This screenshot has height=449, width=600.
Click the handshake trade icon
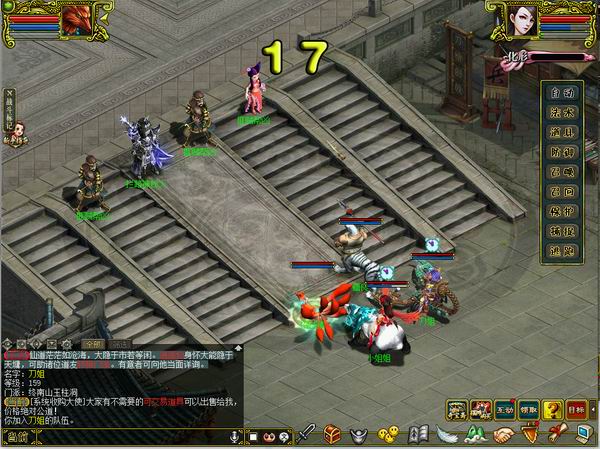[502, 435]
